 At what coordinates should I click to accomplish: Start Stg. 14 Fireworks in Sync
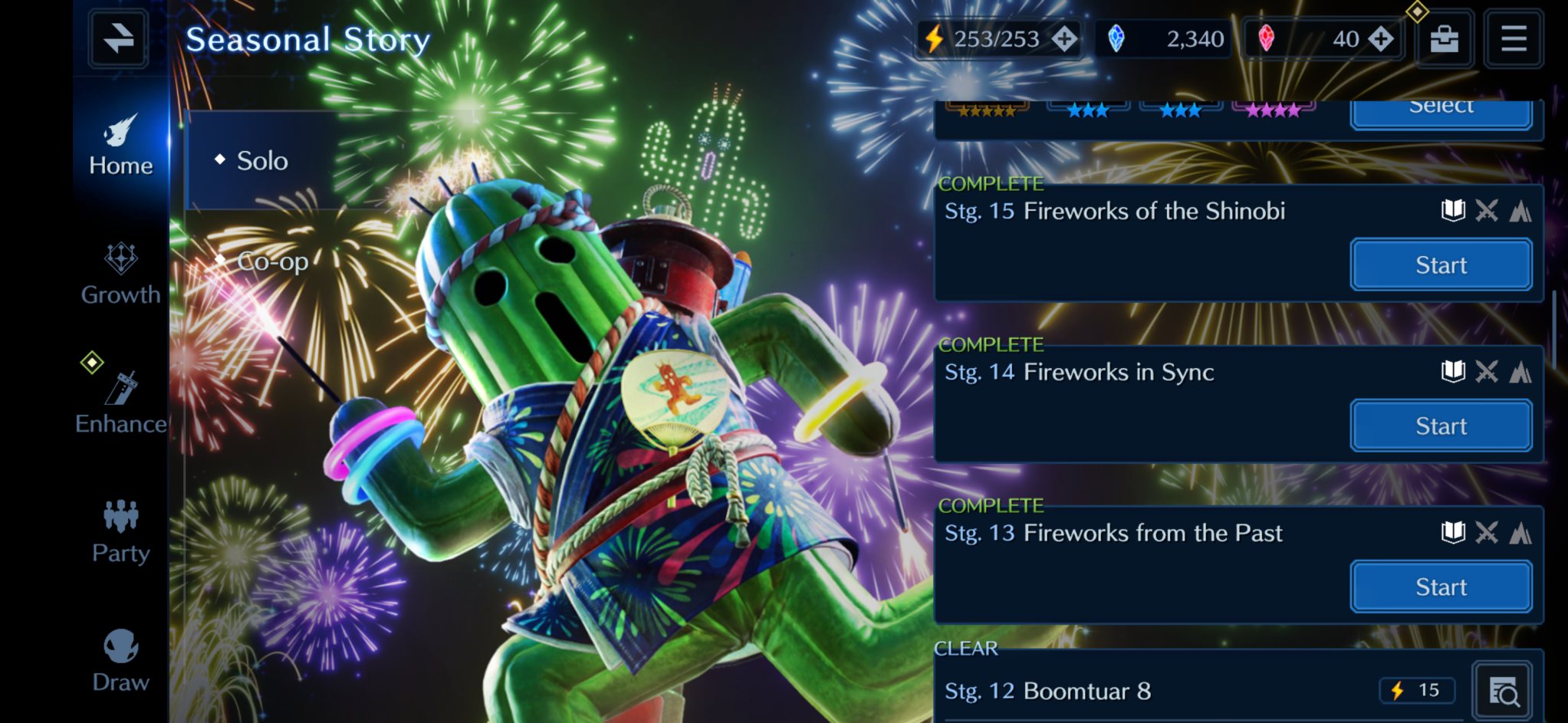pyautogui.click(x=1441, y=426)
